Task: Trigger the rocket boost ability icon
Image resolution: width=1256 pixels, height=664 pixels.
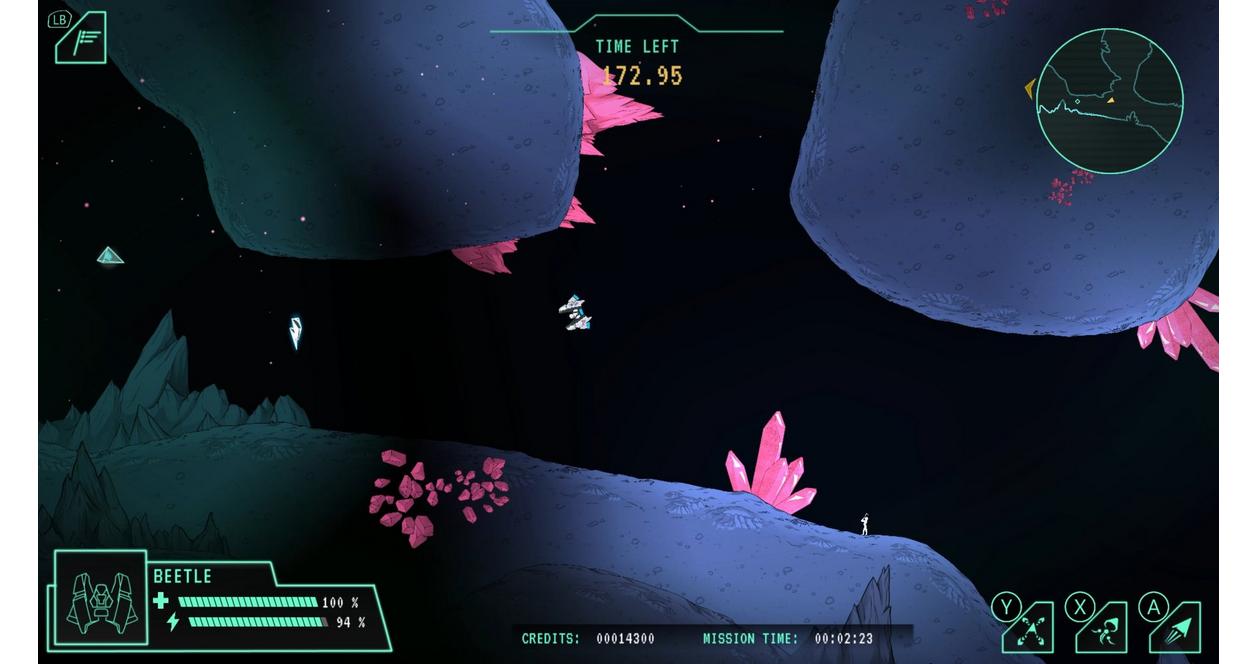Action: [1177, 629]
